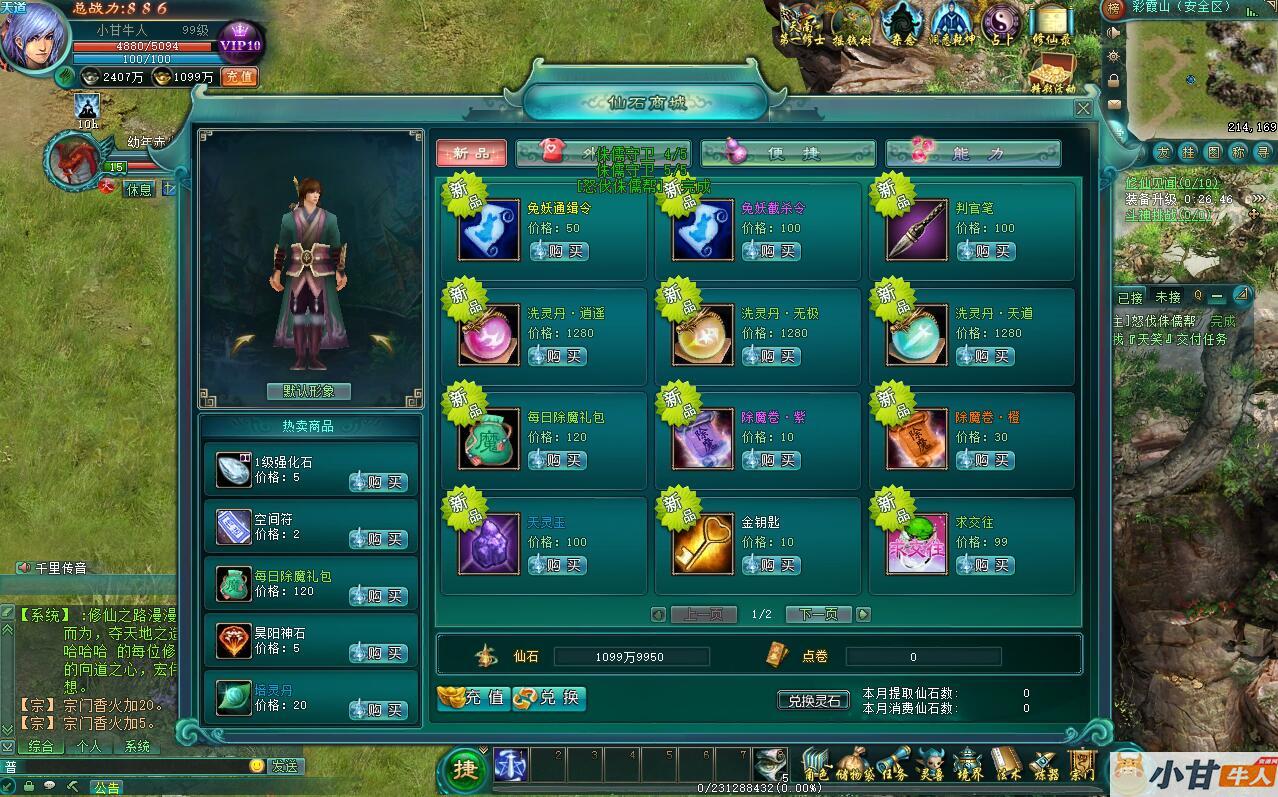This screenshot has height=797, width=1278.
Task: Close the 仙石商城 shop window
Action: point(1082,108)
